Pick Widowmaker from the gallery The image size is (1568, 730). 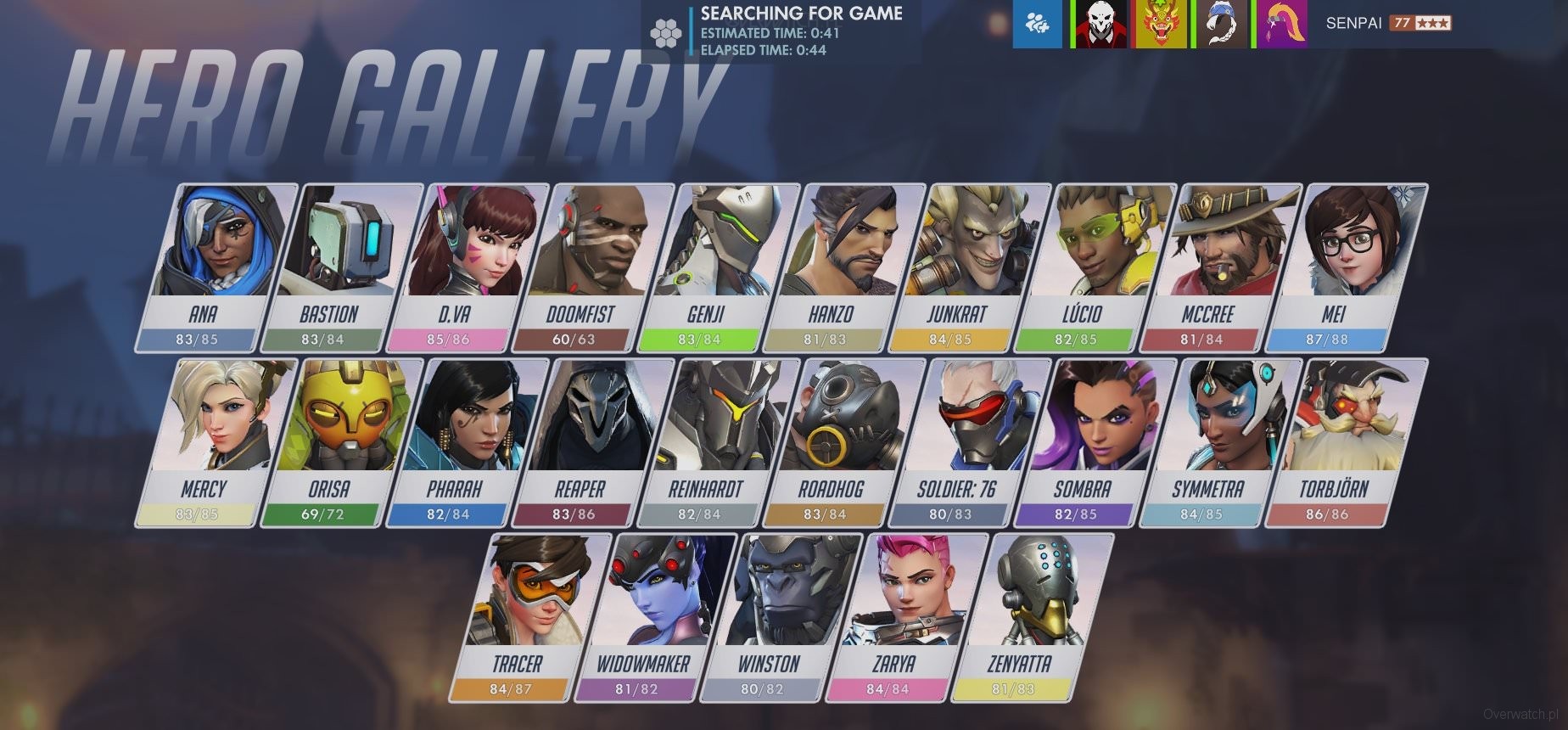(x=656, y=617)
